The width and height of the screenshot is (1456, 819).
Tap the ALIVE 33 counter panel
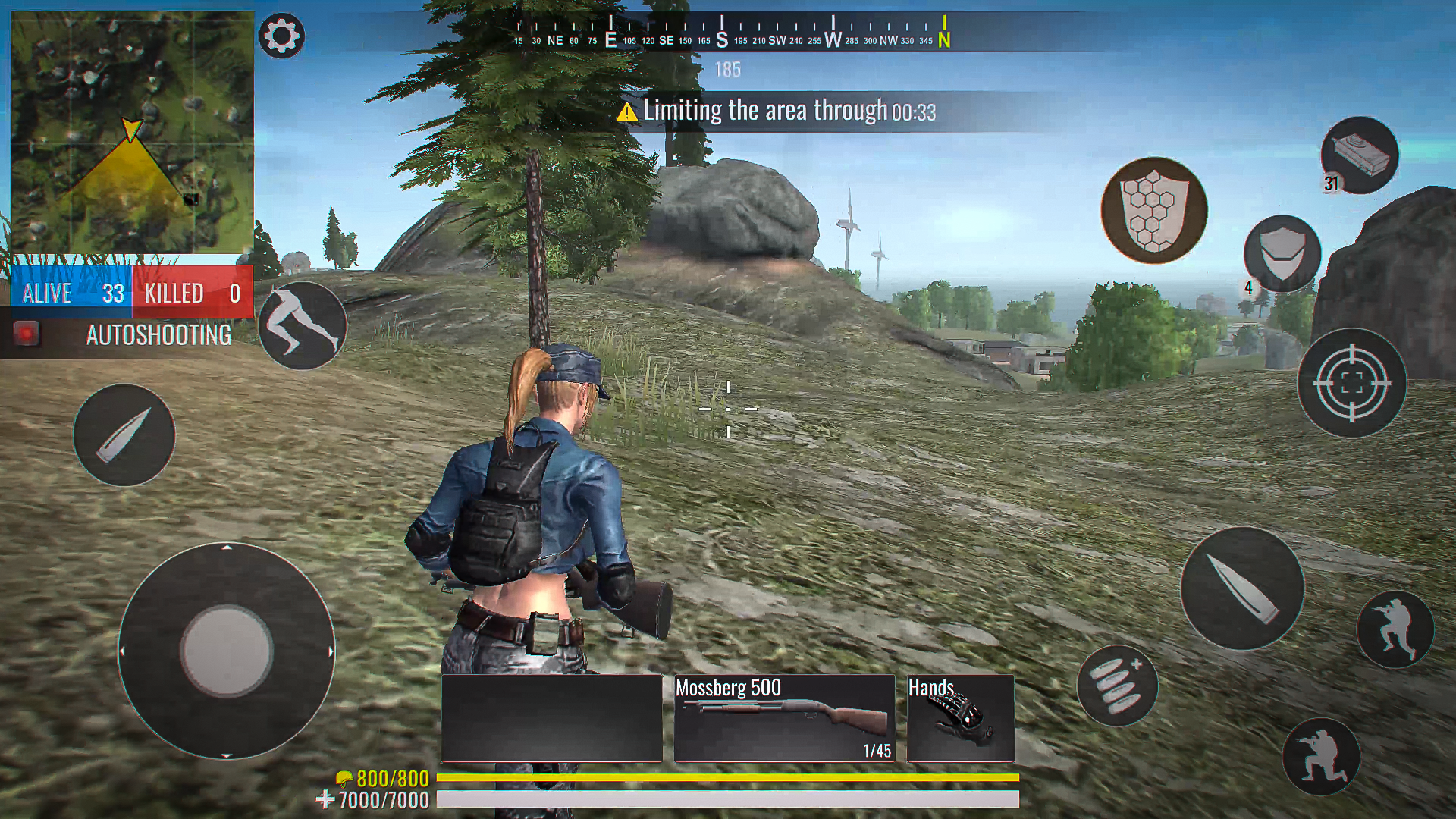72,293
